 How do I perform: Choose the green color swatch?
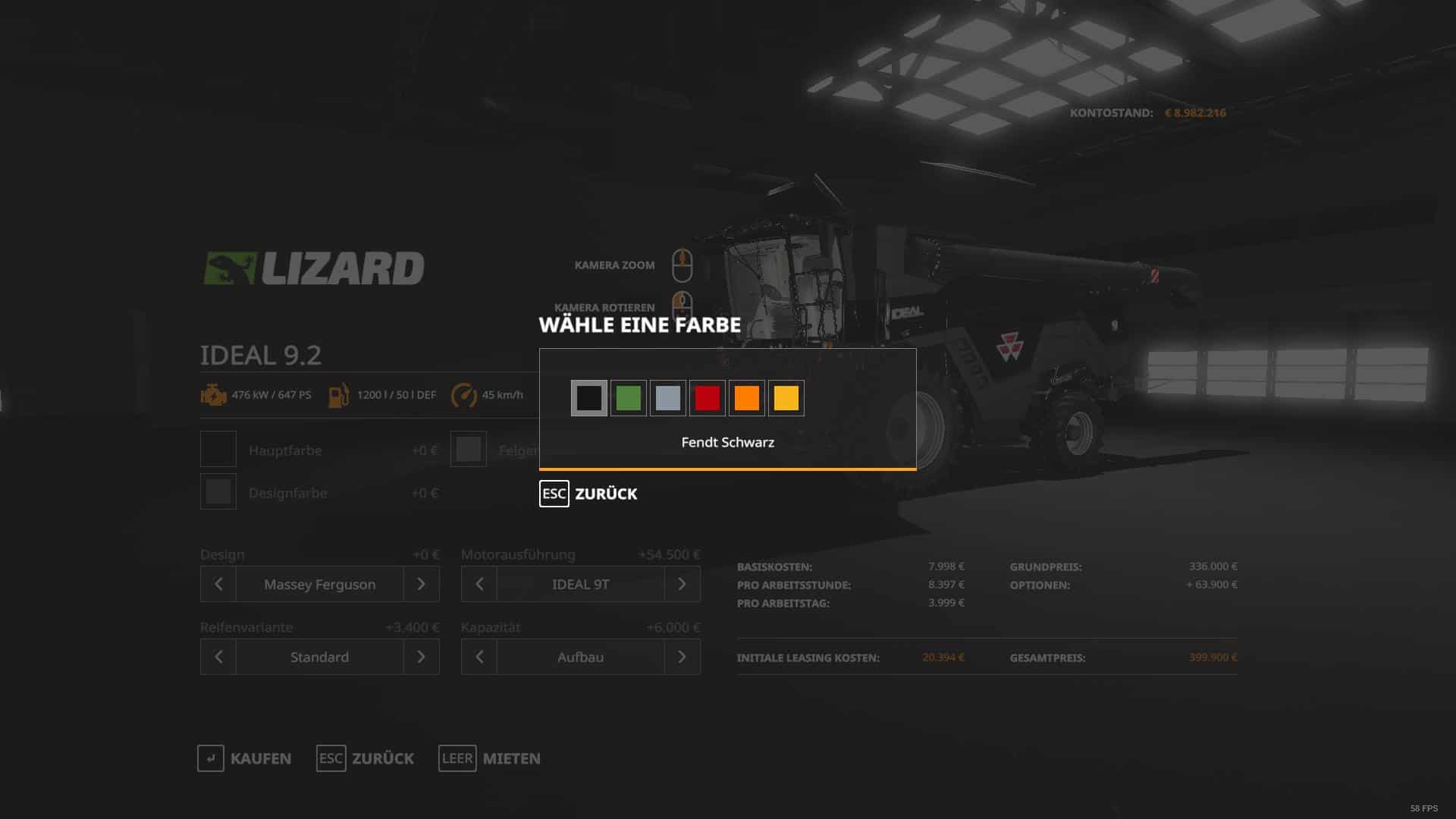pyautogui.click(x=629, y=398)
